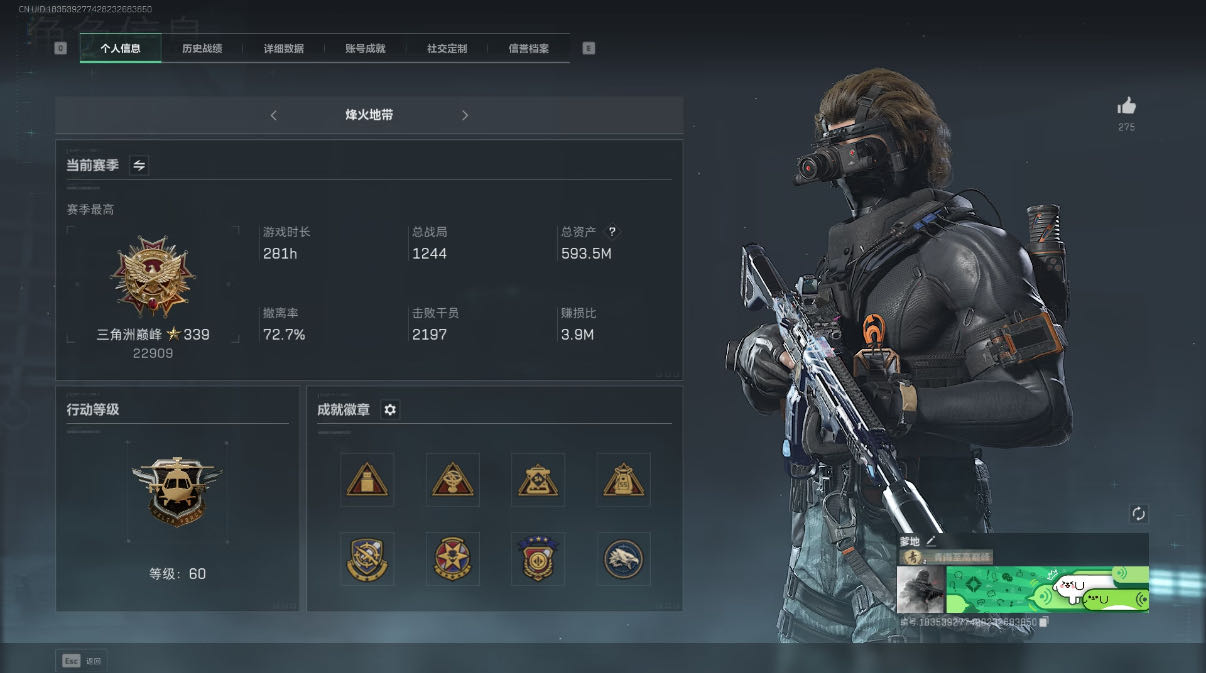Click the rotate arrows icon near the character
The height and width of the screenshot is (673, 1206).
click(1138, 514)
